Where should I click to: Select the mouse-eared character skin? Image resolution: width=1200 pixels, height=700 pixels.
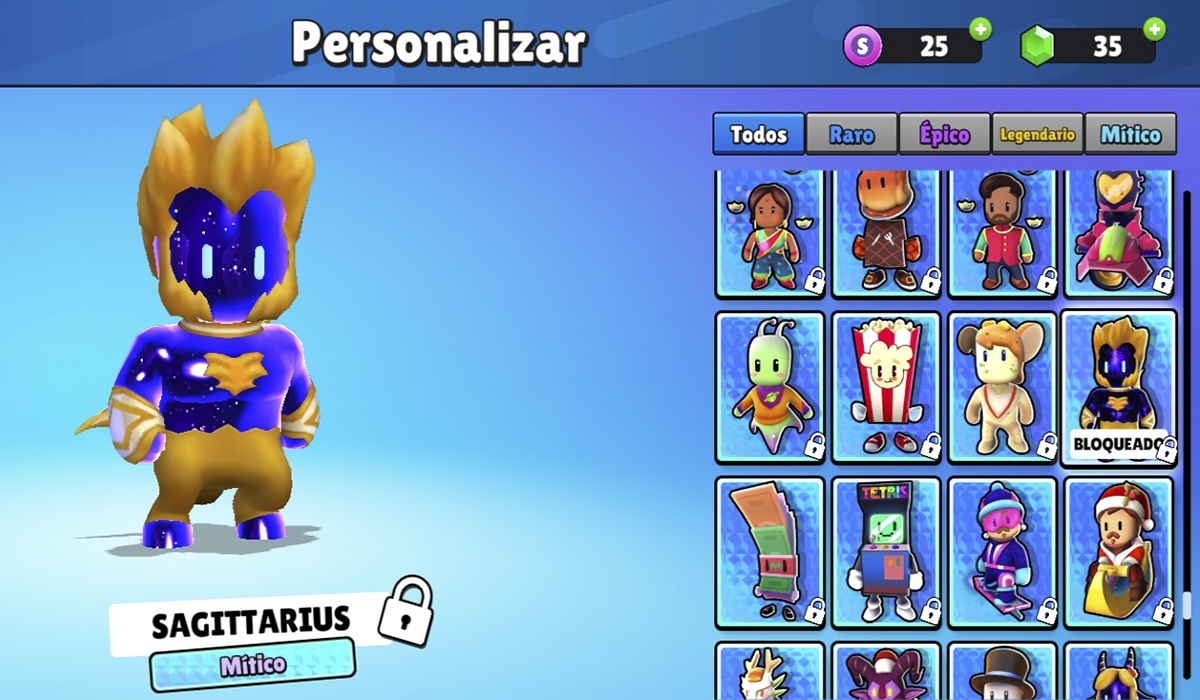point(1002,387)
